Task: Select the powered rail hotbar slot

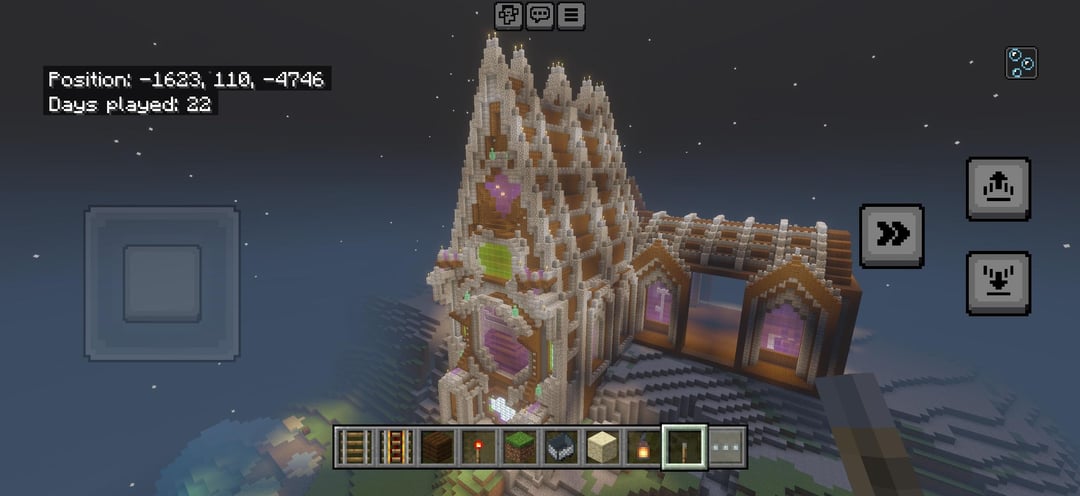Action: [x=394, y=447]
